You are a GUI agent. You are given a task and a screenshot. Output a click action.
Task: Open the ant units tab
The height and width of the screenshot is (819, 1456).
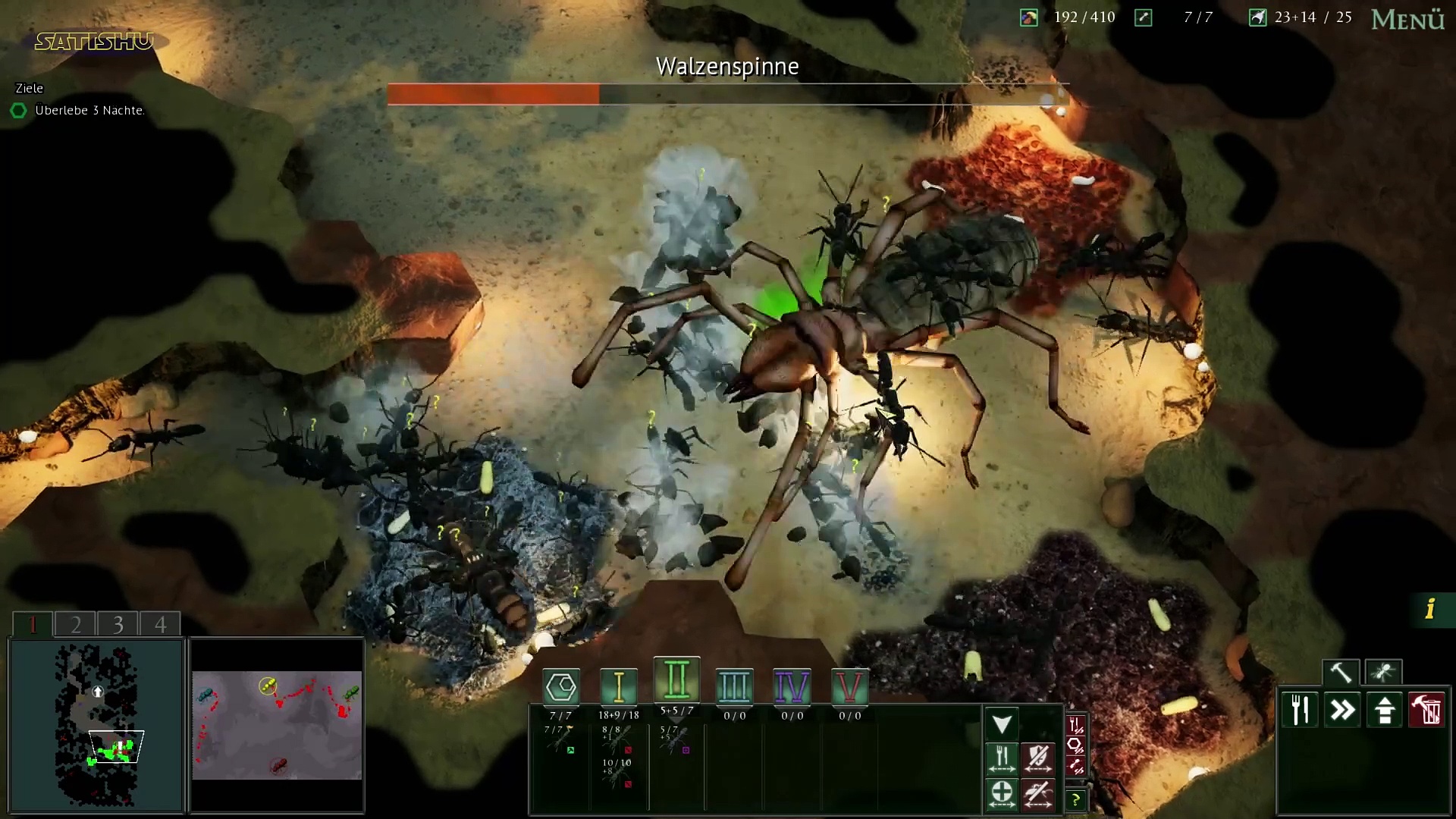(1383, 673)
